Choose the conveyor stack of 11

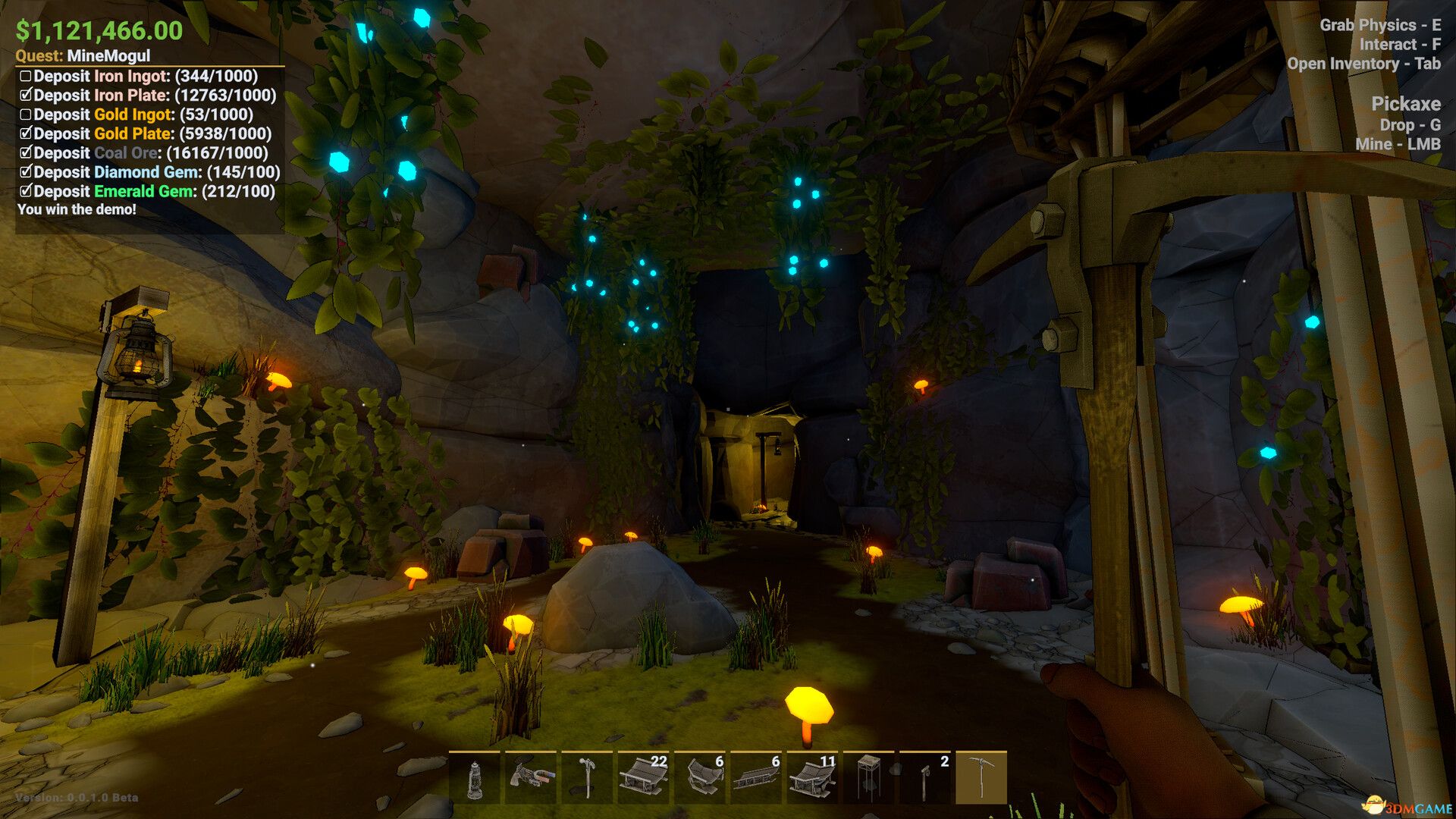(812, 778)
